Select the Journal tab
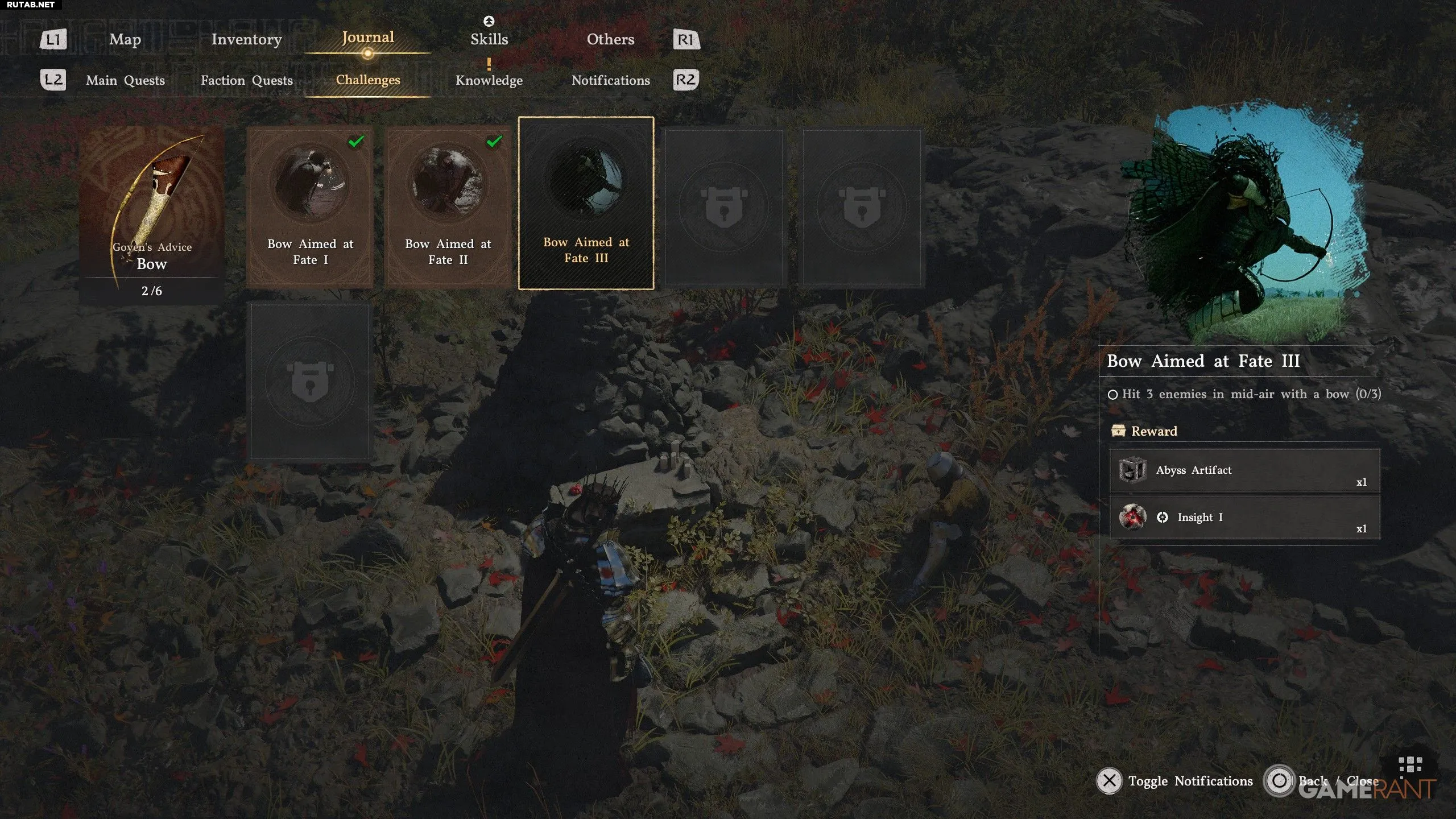 click(368, 38)
